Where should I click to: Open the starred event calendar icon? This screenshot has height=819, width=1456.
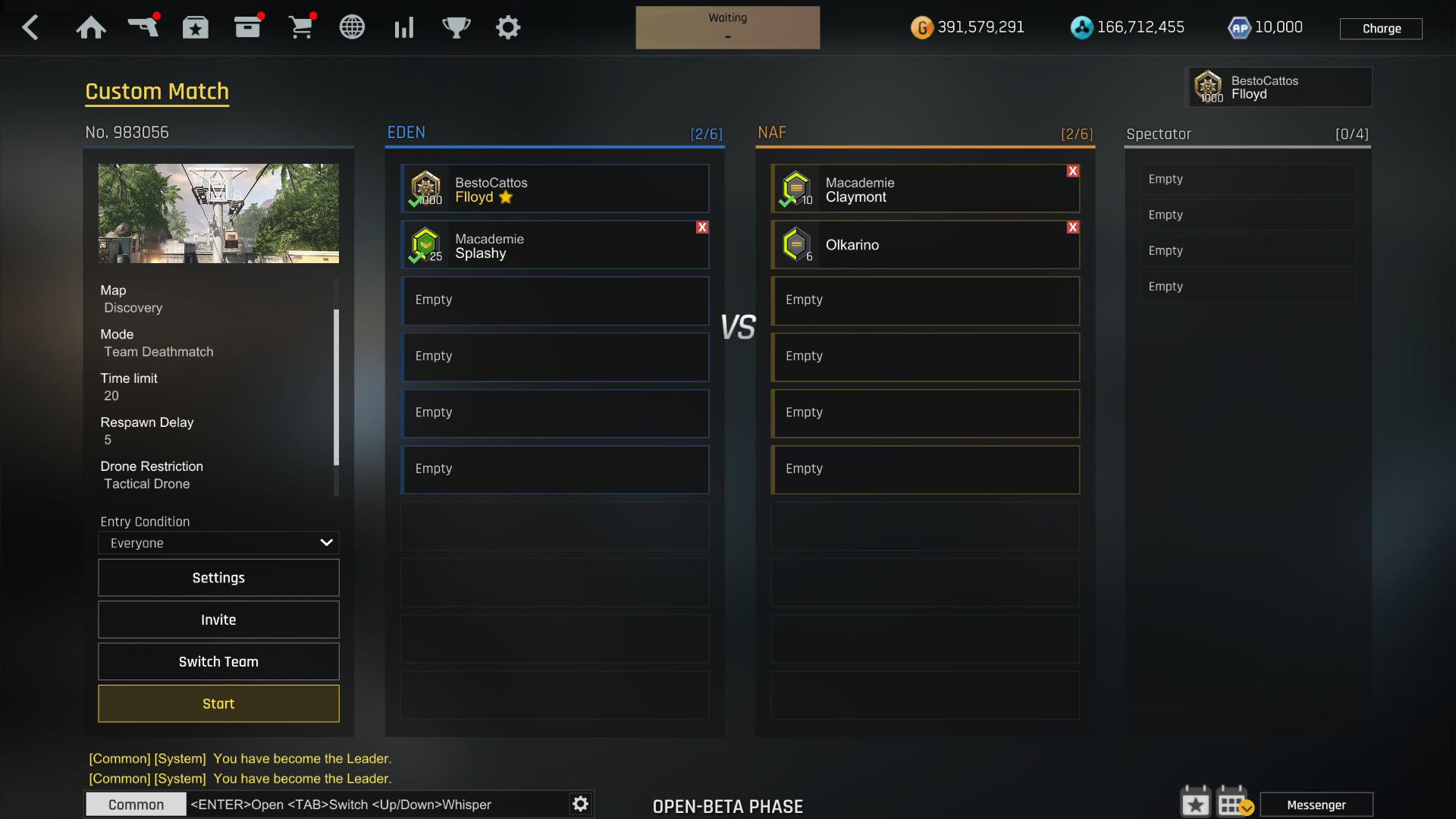click(x=1196, y=802)
